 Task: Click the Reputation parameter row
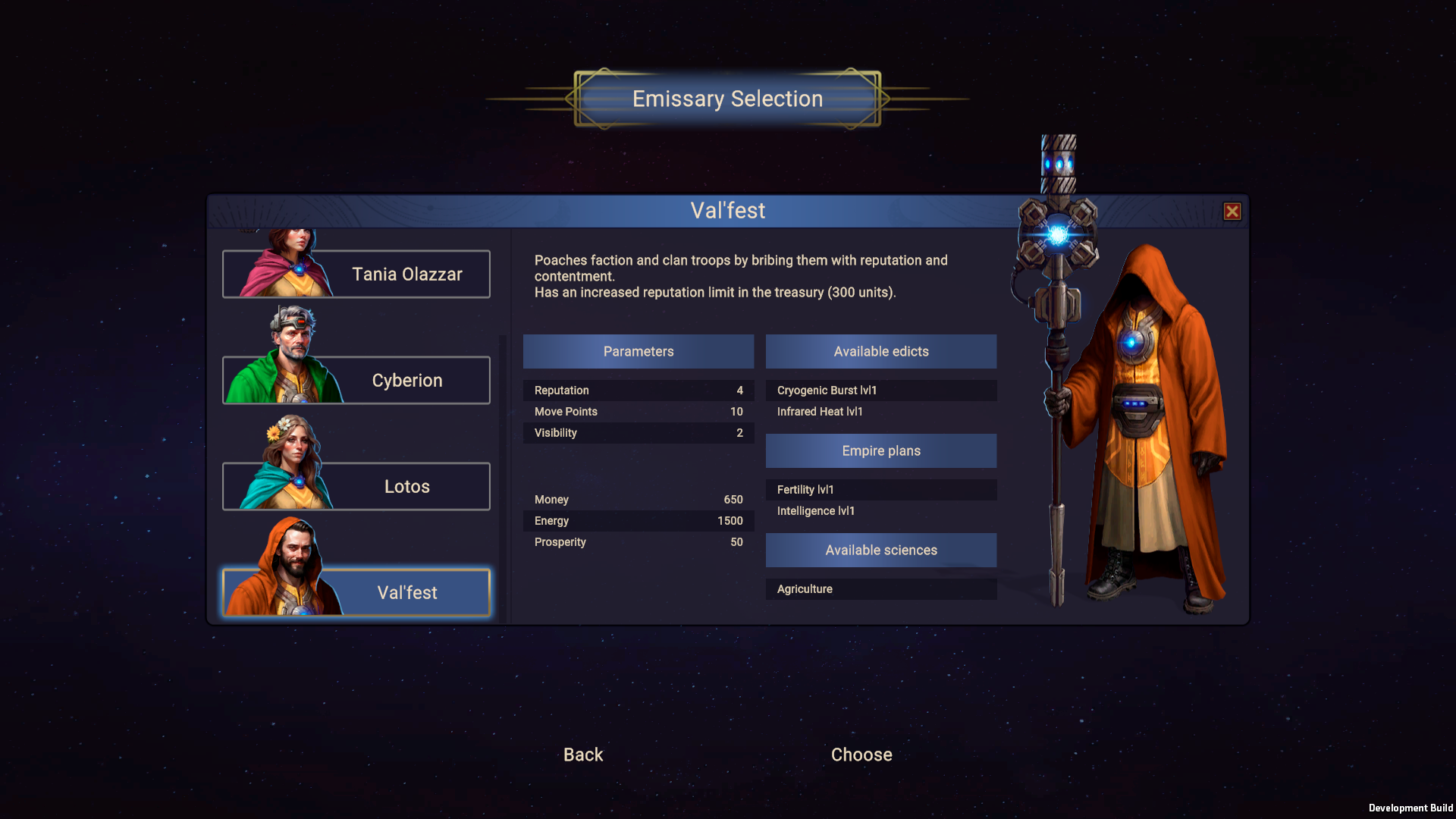coord(638,390)
